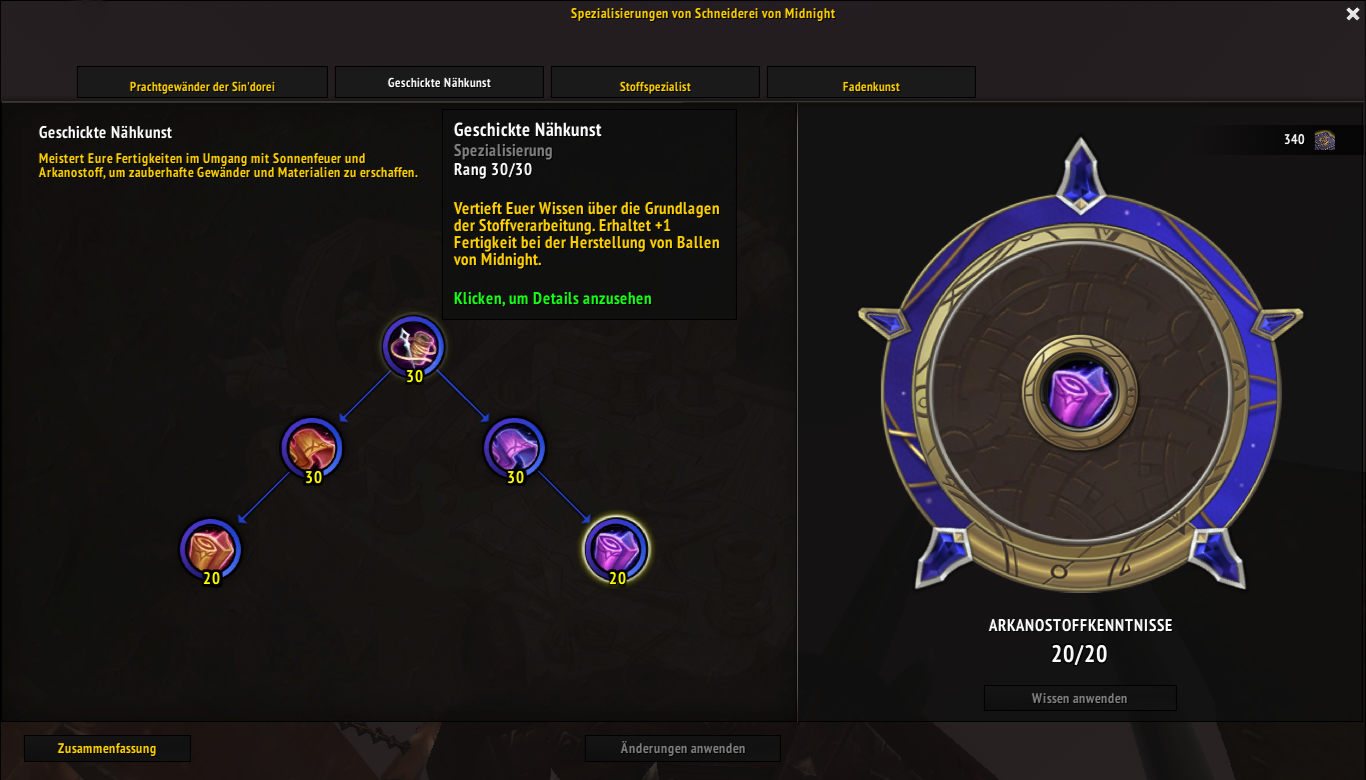1366x780 pixels.
Task: Select the purple cloth node ranked 30
Action: point(514,448)
